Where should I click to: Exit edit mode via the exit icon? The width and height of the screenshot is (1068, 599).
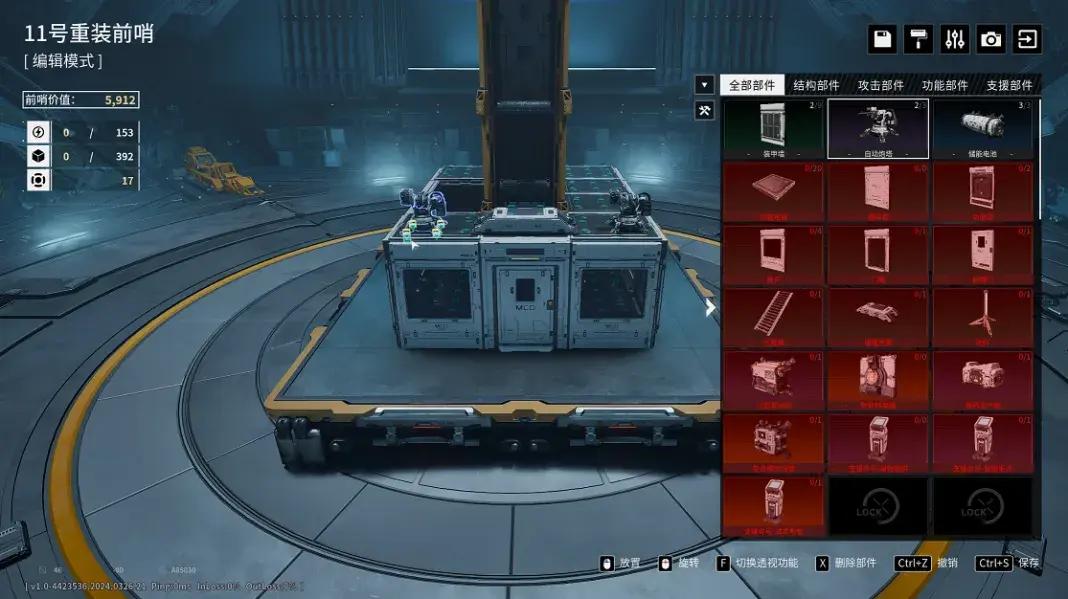pos(1027,39)
